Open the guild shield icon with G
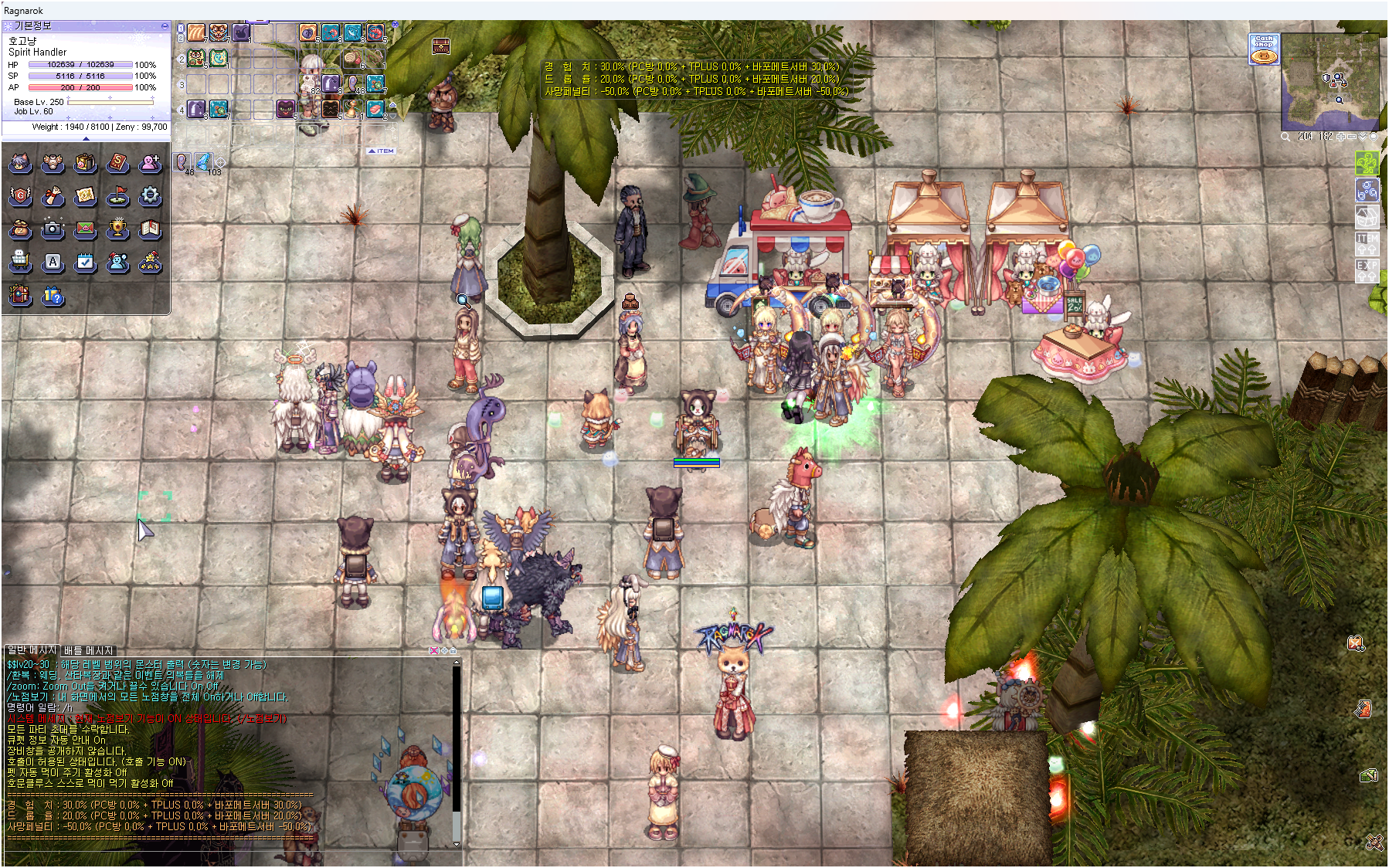1389x868 pixels. click(x=20, y=196)
